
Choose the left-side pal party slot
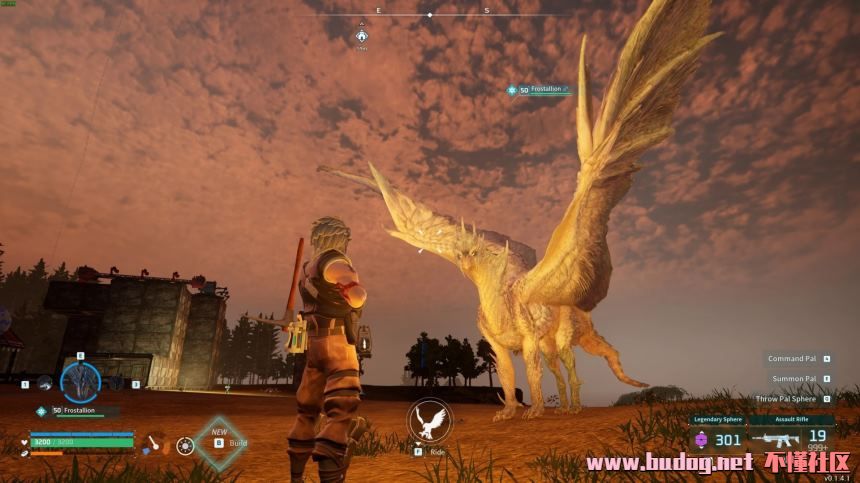point(44,382)
